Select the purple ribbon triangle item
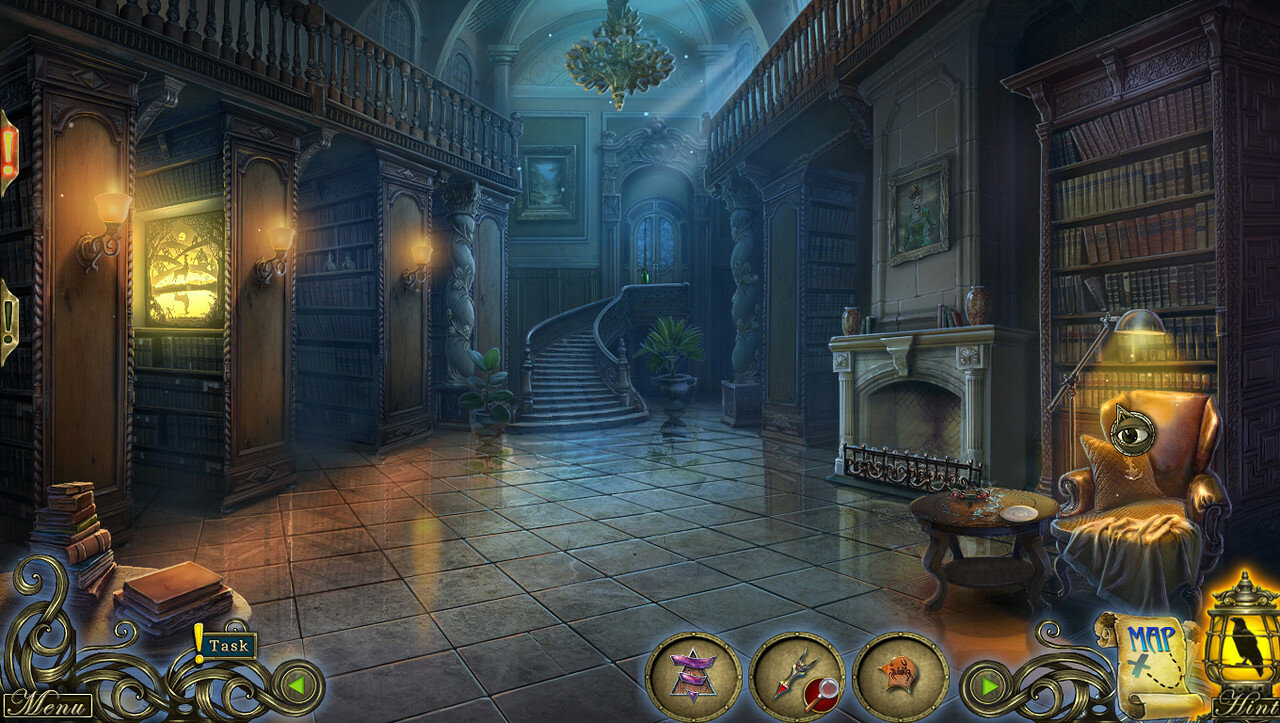This screenshot has height=723, width=1280. pos(693,675)
